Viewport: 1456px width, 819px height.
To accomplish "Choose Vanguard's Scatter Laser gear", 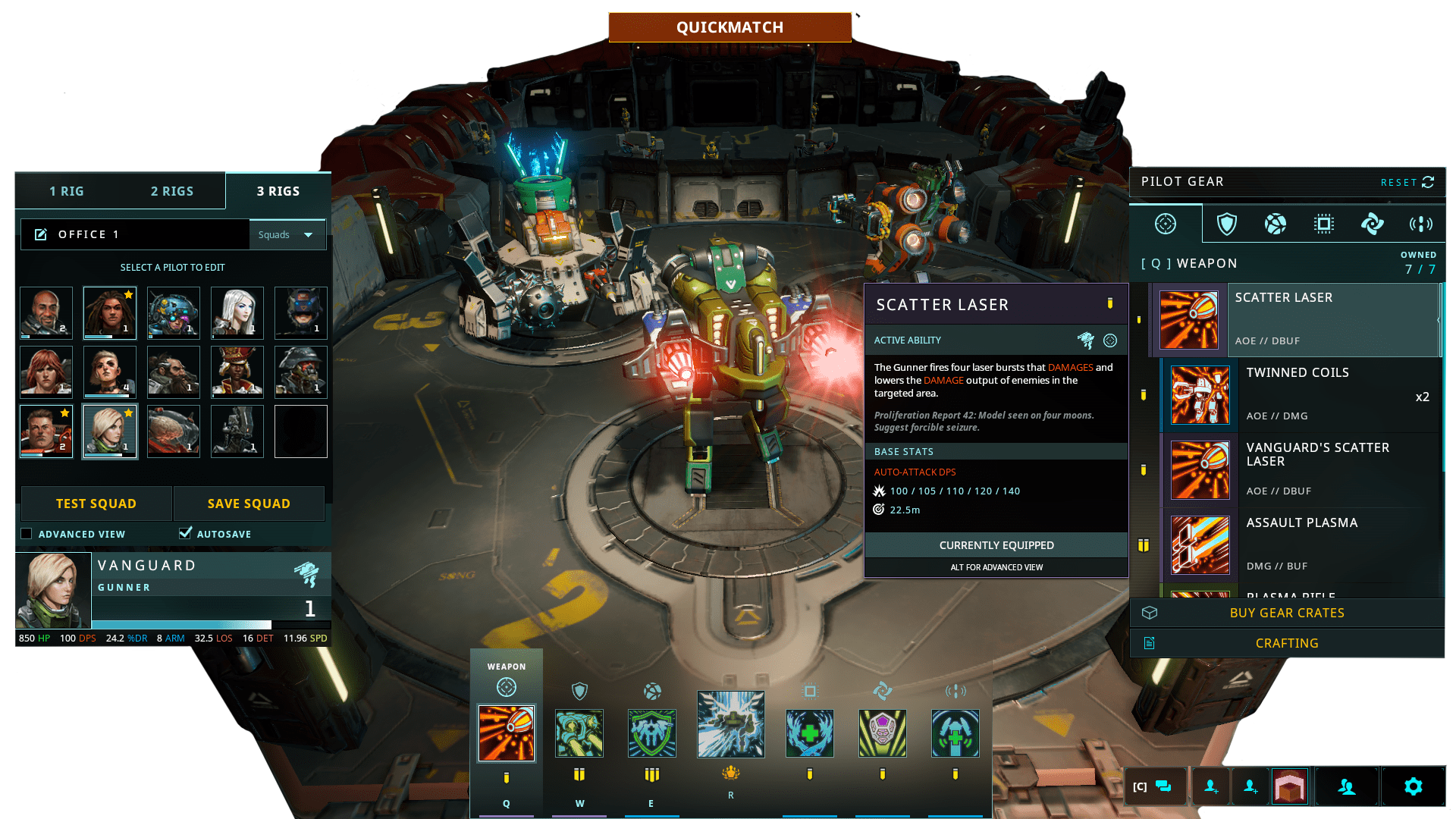I will pyautogui.click(x=1300, y=469).
